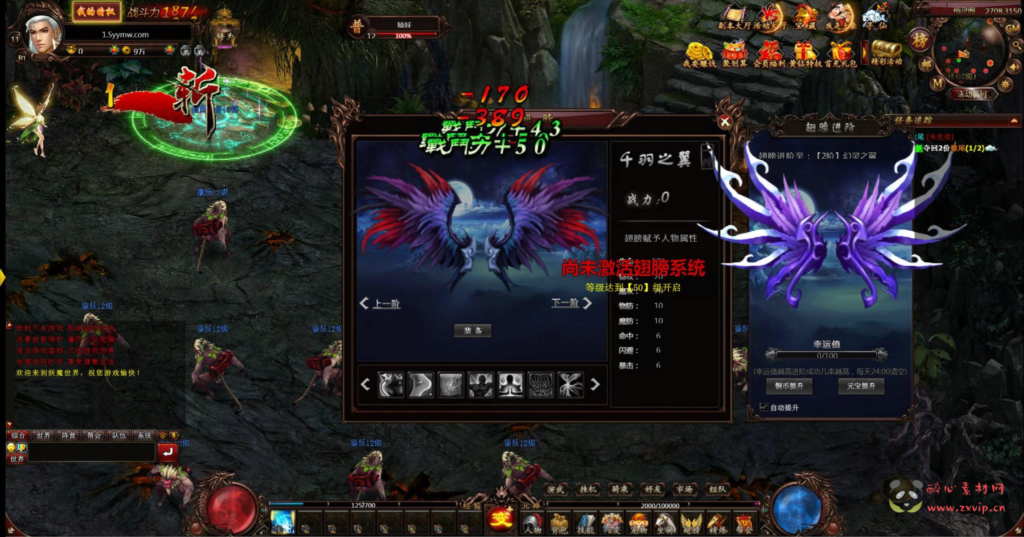
Task: Open the 会员福利 member benefits icon
Action: [769, 52]
